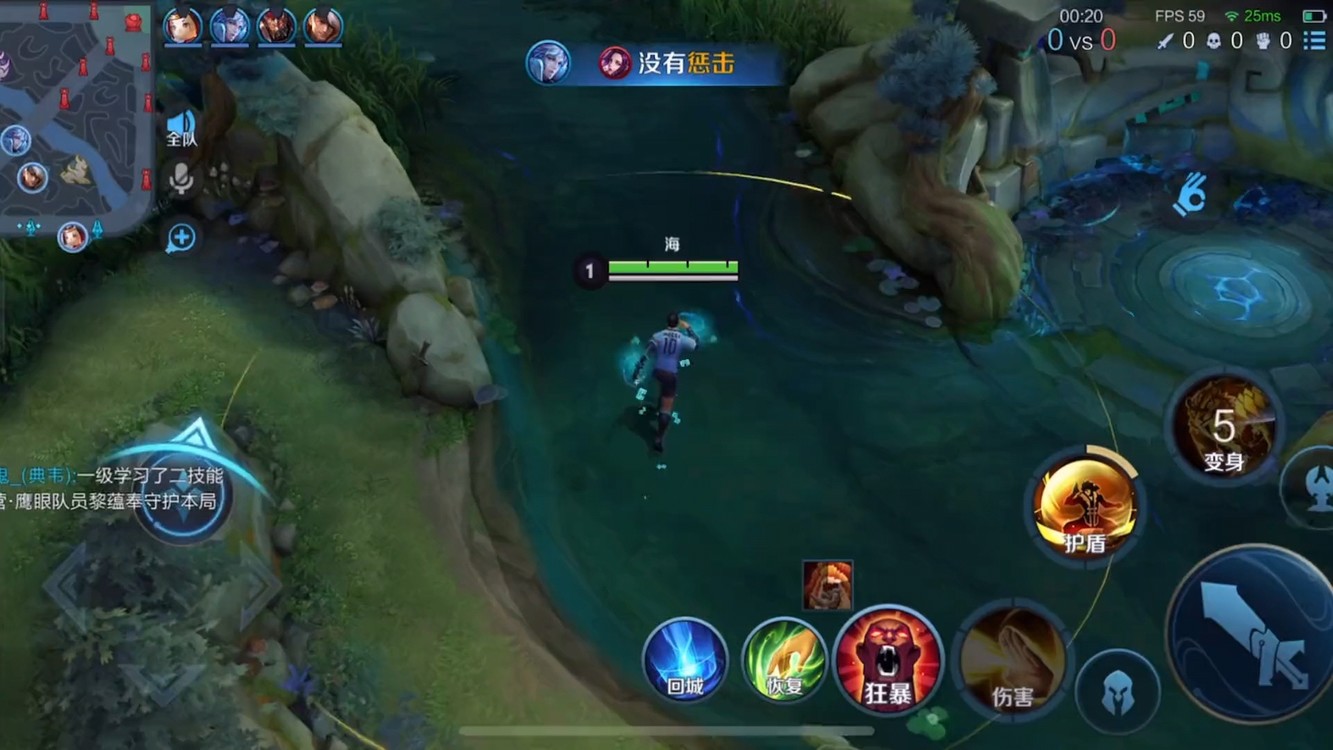Viewport: 1333px width, 750px height.
Task: Open the scoreboard menu list icon
Action: (x=1314, y=41)
